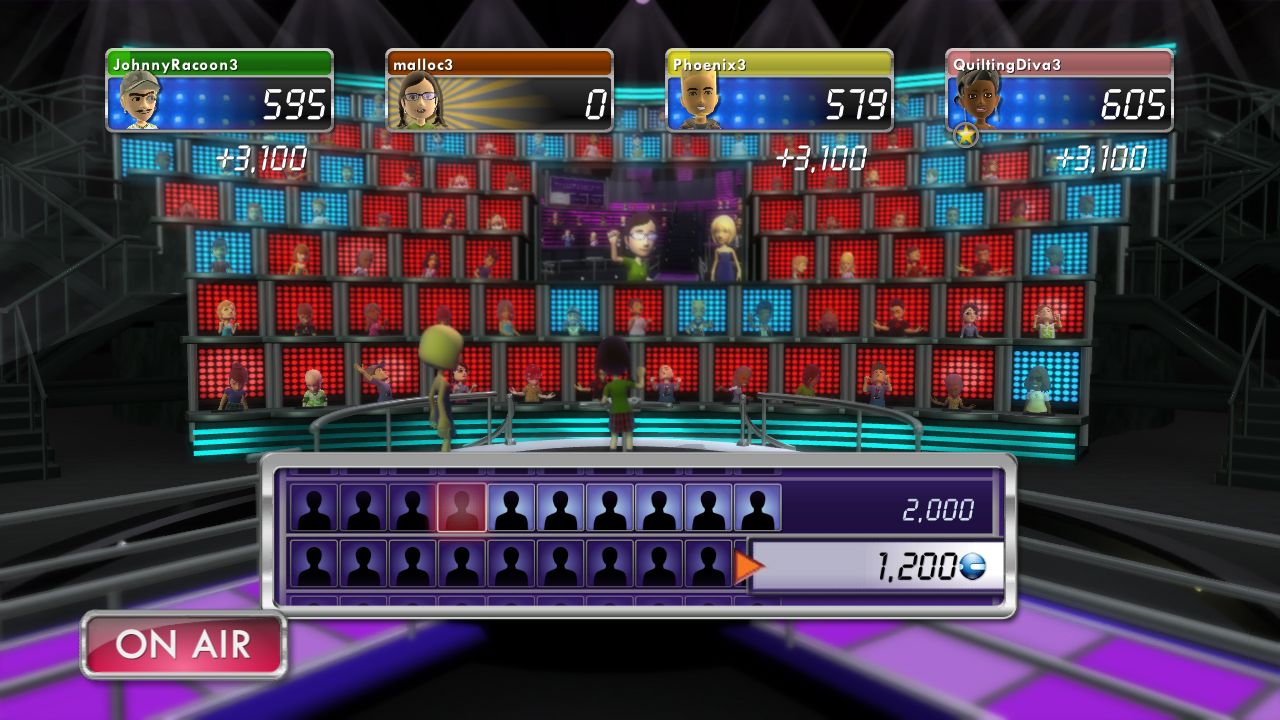
Task: Open malloc3's player card
Action: [x=499, y=90]
